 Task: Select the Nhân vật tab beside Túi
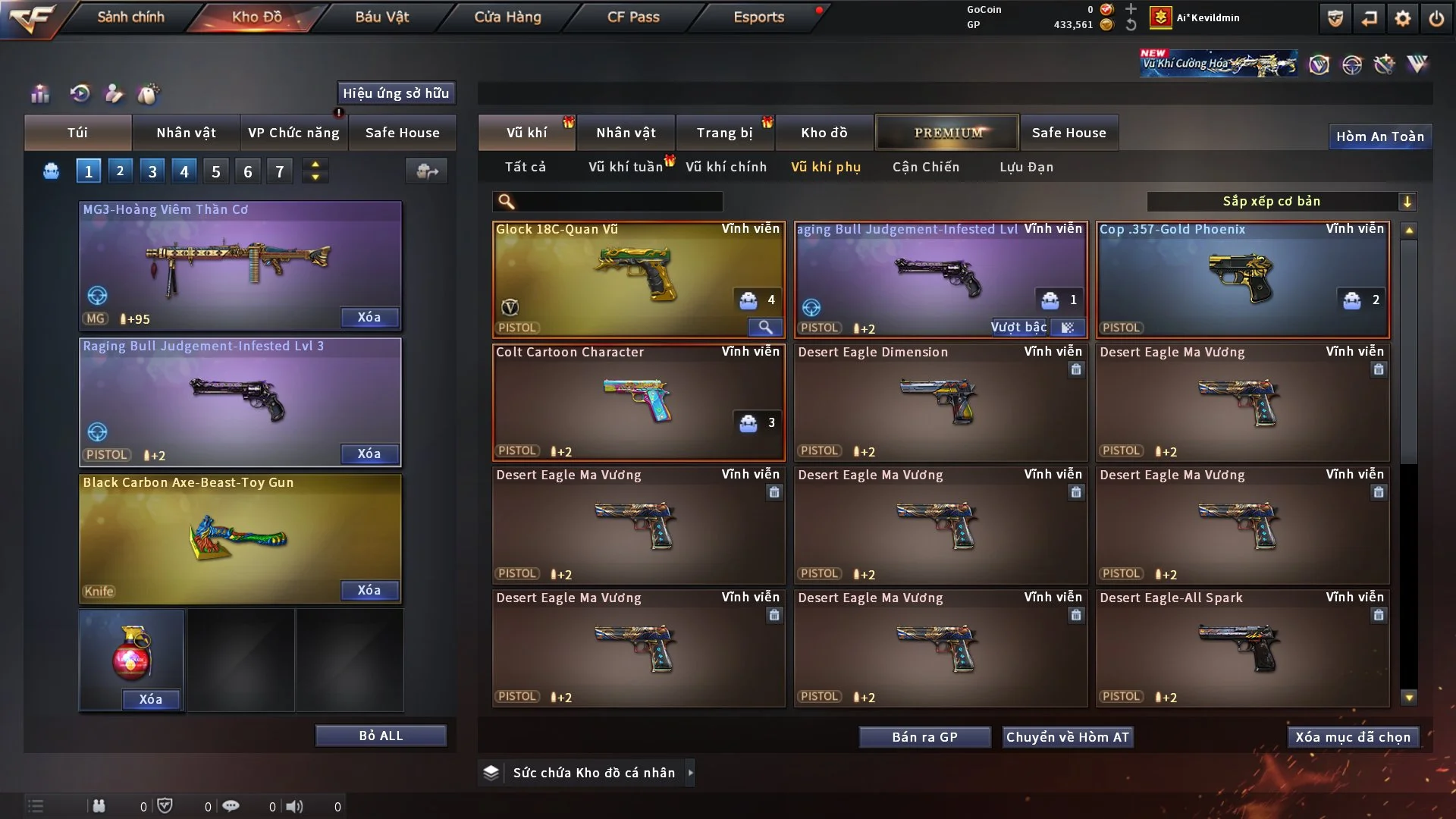click(x=186, y=133)
